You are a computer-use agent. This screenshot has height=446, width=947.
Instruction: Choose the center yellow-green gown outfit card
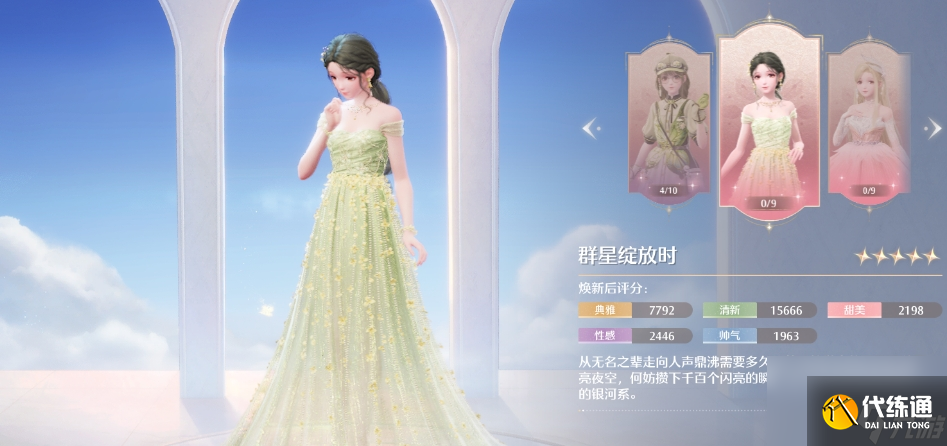tap(771, 120)
